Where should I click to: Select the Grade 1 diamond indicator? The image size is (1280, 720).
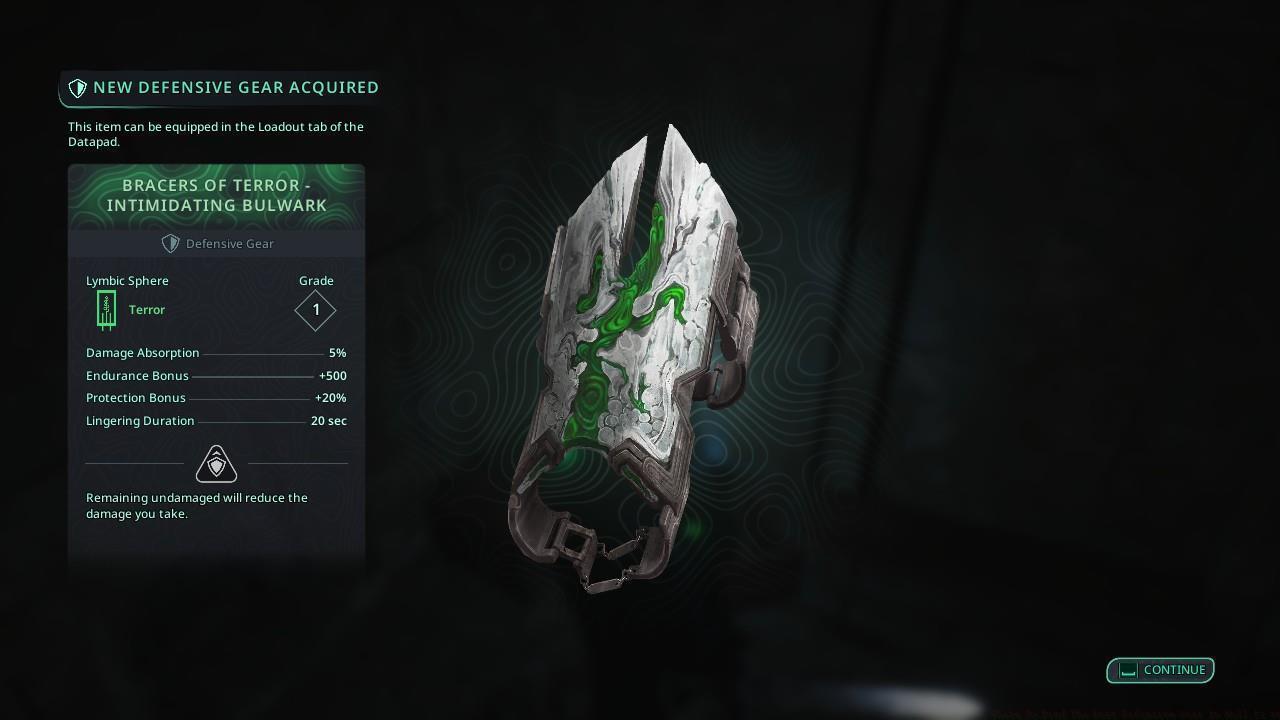[x=315, y=310]
